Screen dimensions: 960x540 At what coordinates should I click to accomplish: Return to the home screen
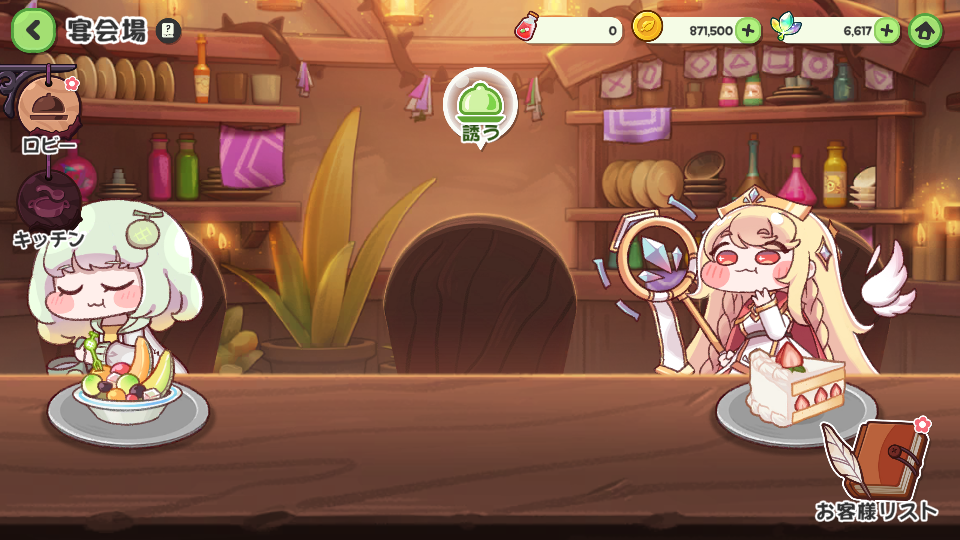[x=926, y=30]
